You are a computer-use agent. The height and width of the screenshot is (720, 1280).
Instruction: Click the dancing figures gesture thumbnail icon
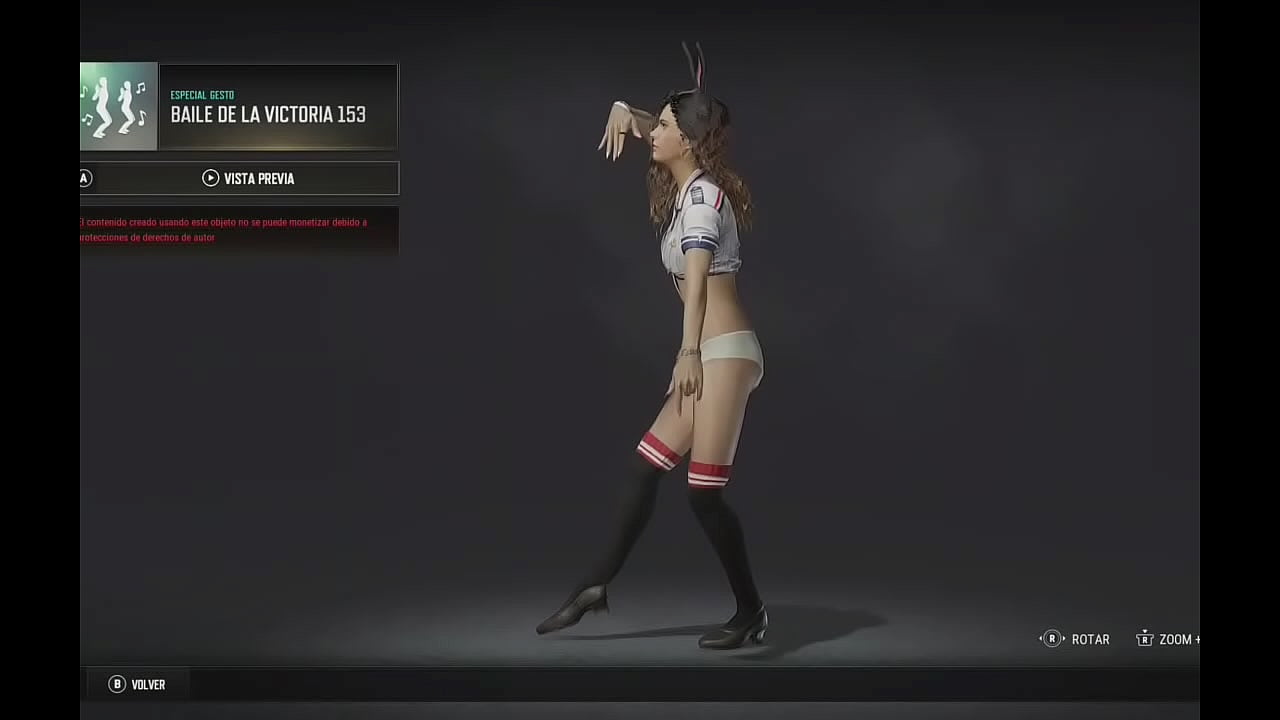(117, 107)
